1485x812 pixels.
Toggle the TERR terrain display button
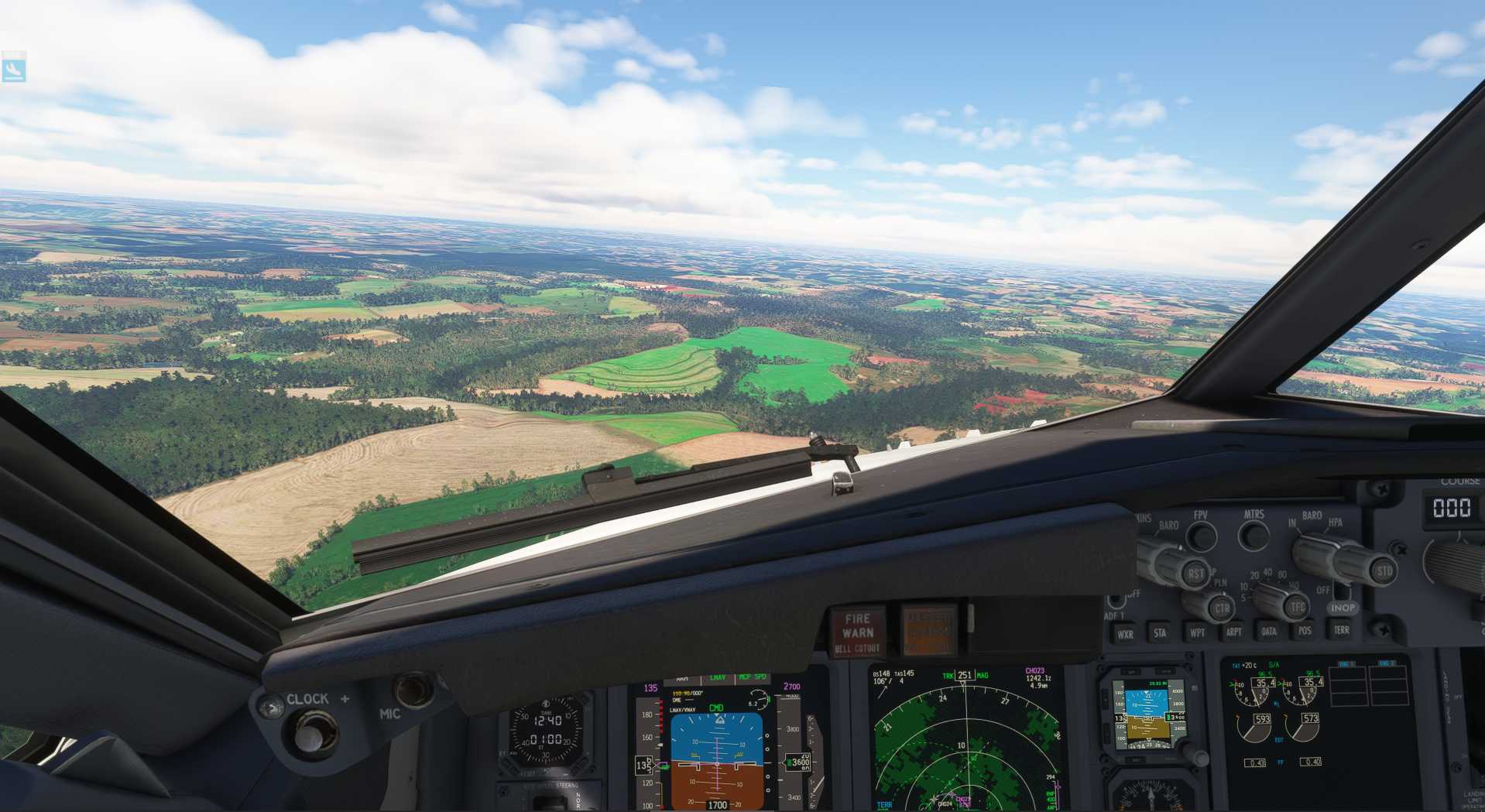pyautogui.click(x=1341, y=629)
